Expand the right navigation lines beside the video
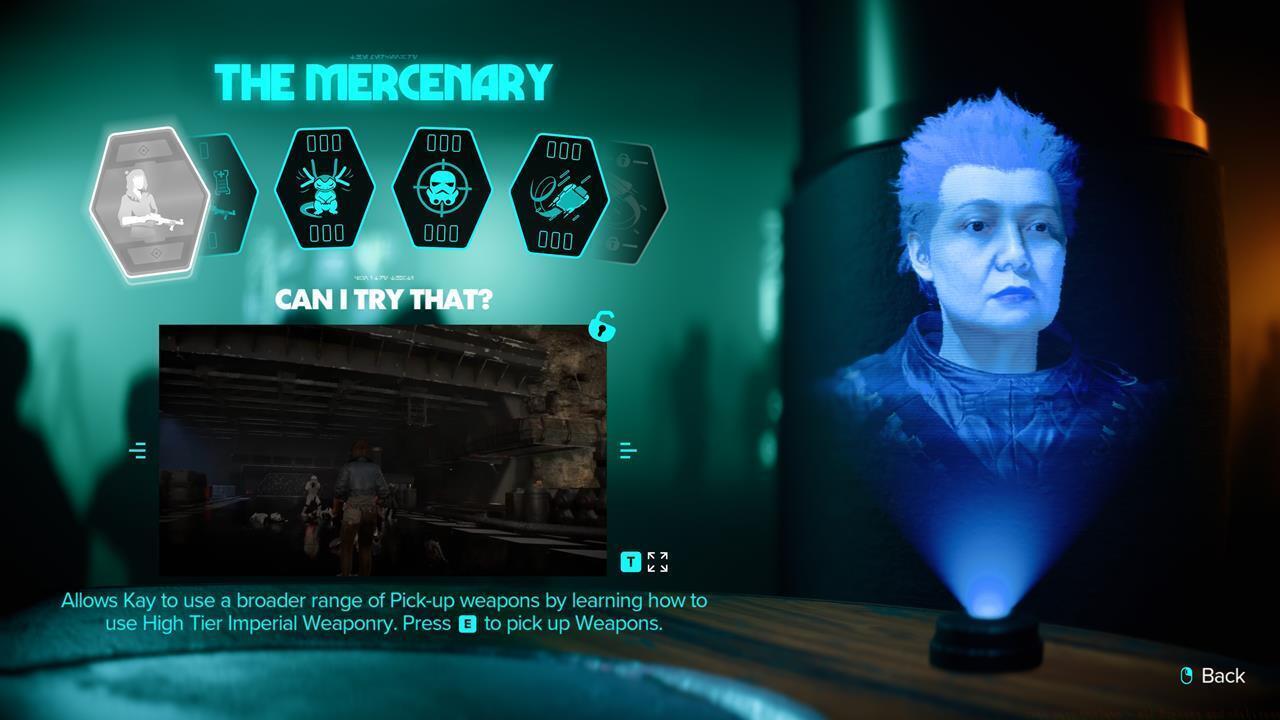The height and width of the screenshot is (720, 1280). tap(628, 450)
